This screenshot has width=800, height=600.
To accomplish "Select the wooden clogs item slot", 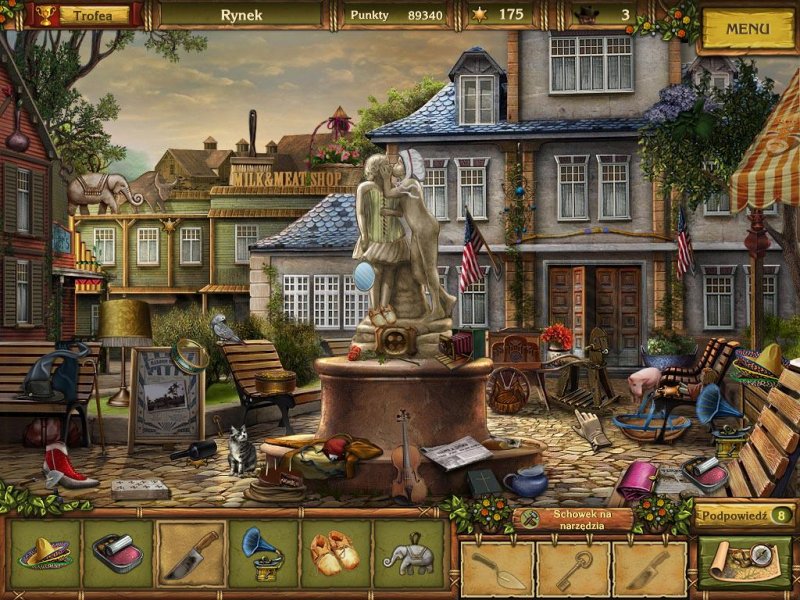I will click(336, 553).
